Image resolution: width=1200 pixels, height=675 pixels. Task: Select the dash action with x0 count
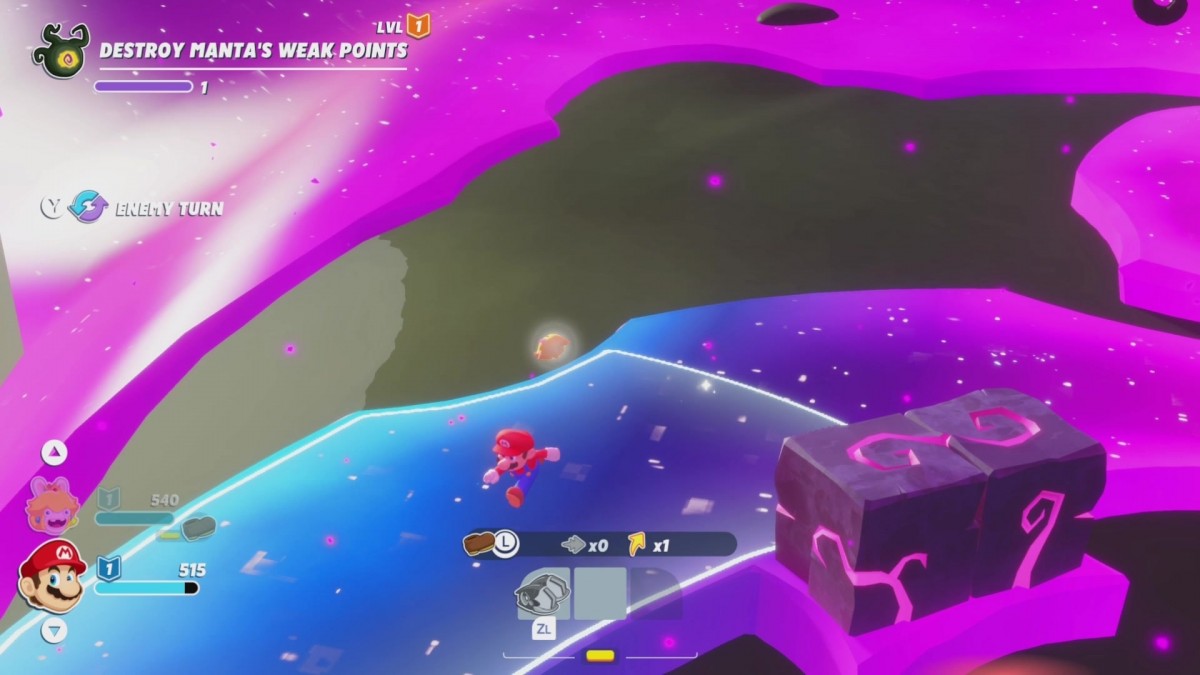[x=574, y=545]
